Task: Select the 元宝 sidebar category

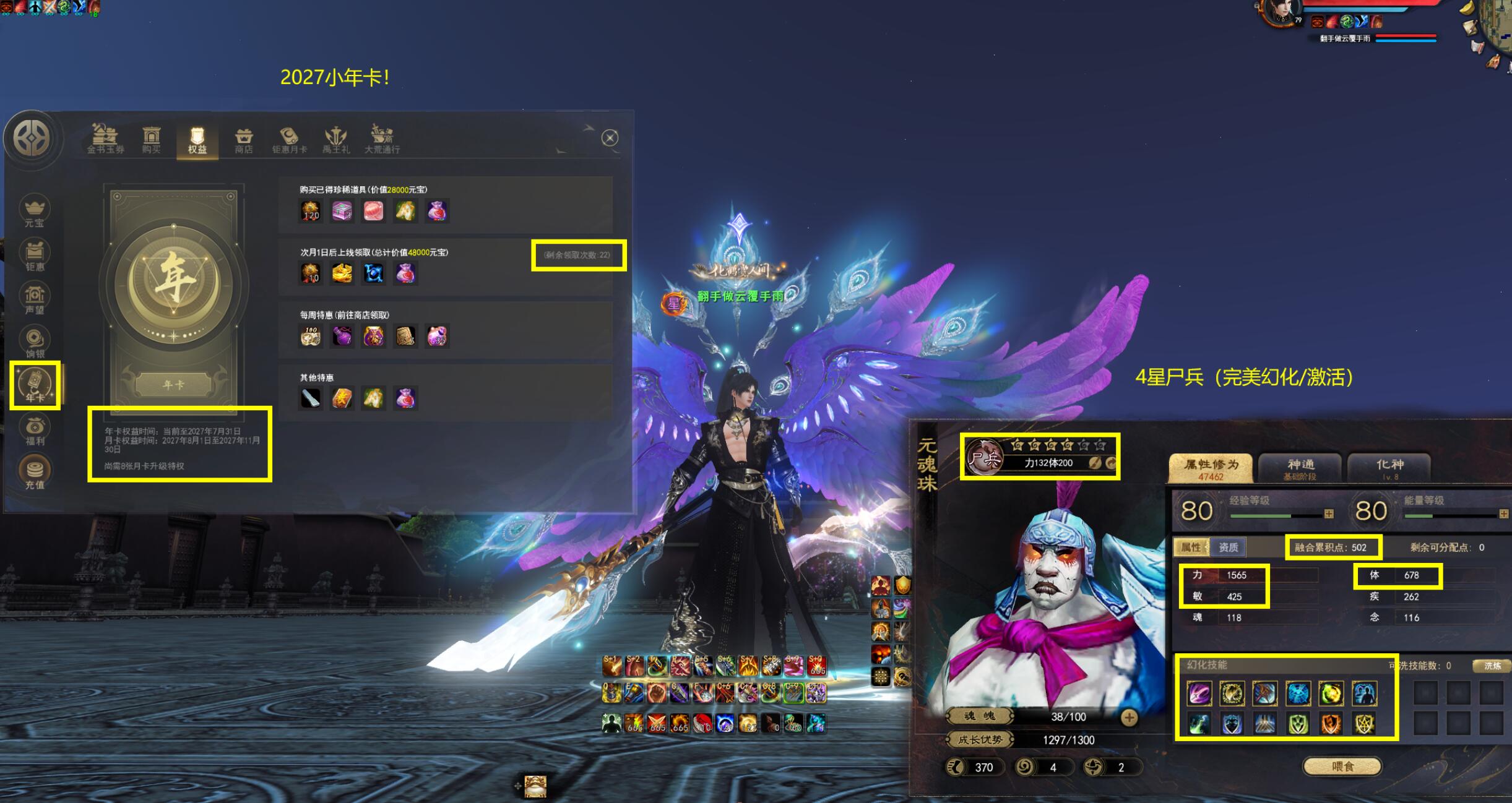Action: tap(35, 212)
